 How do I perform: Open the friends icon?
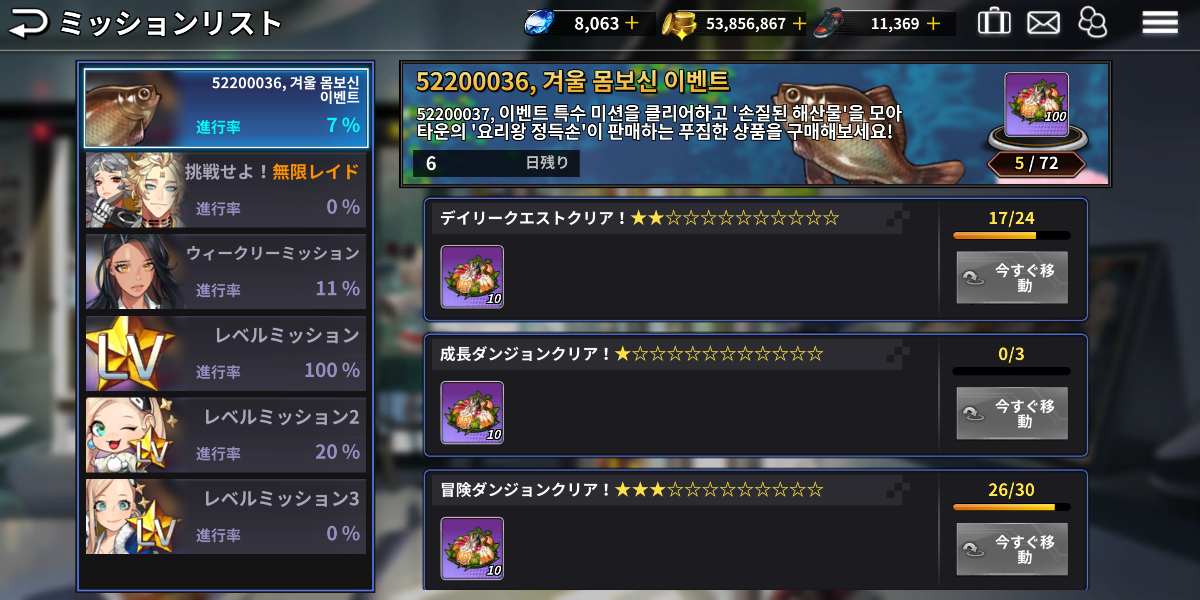tap(1093, 22)
